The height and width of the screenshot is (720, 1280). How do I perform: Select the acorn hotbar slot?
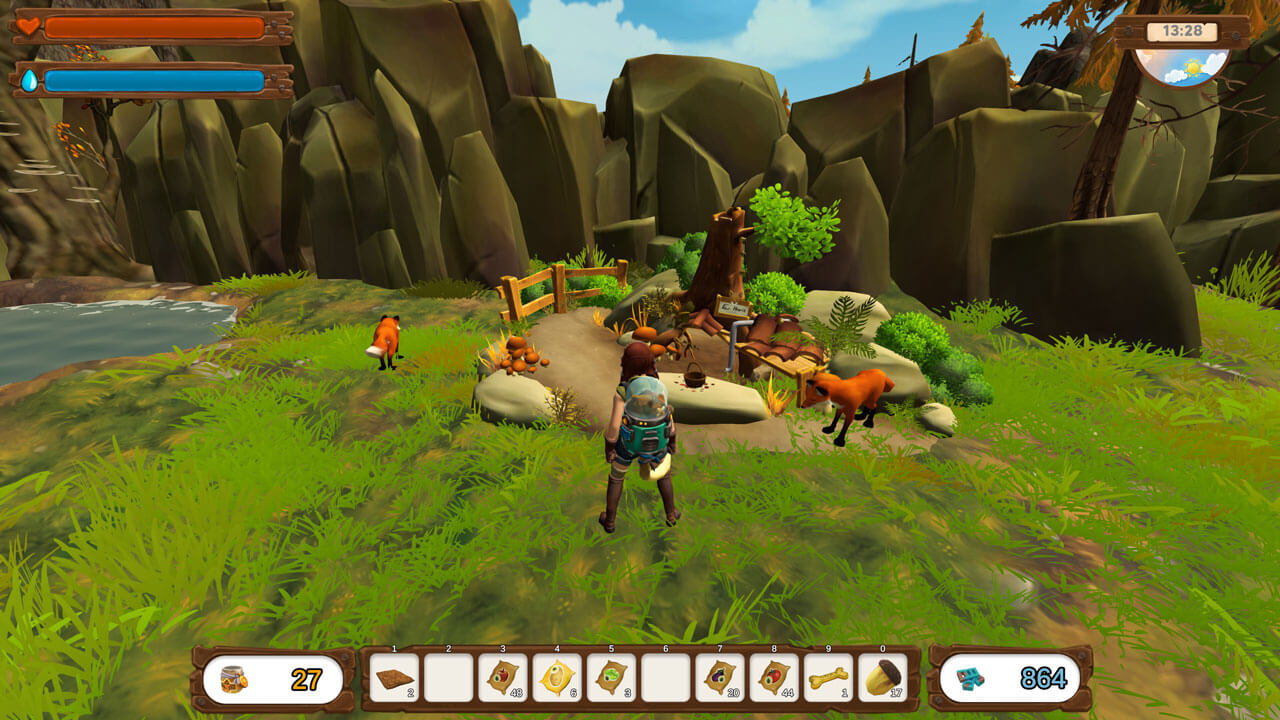(x=882, y=678)
